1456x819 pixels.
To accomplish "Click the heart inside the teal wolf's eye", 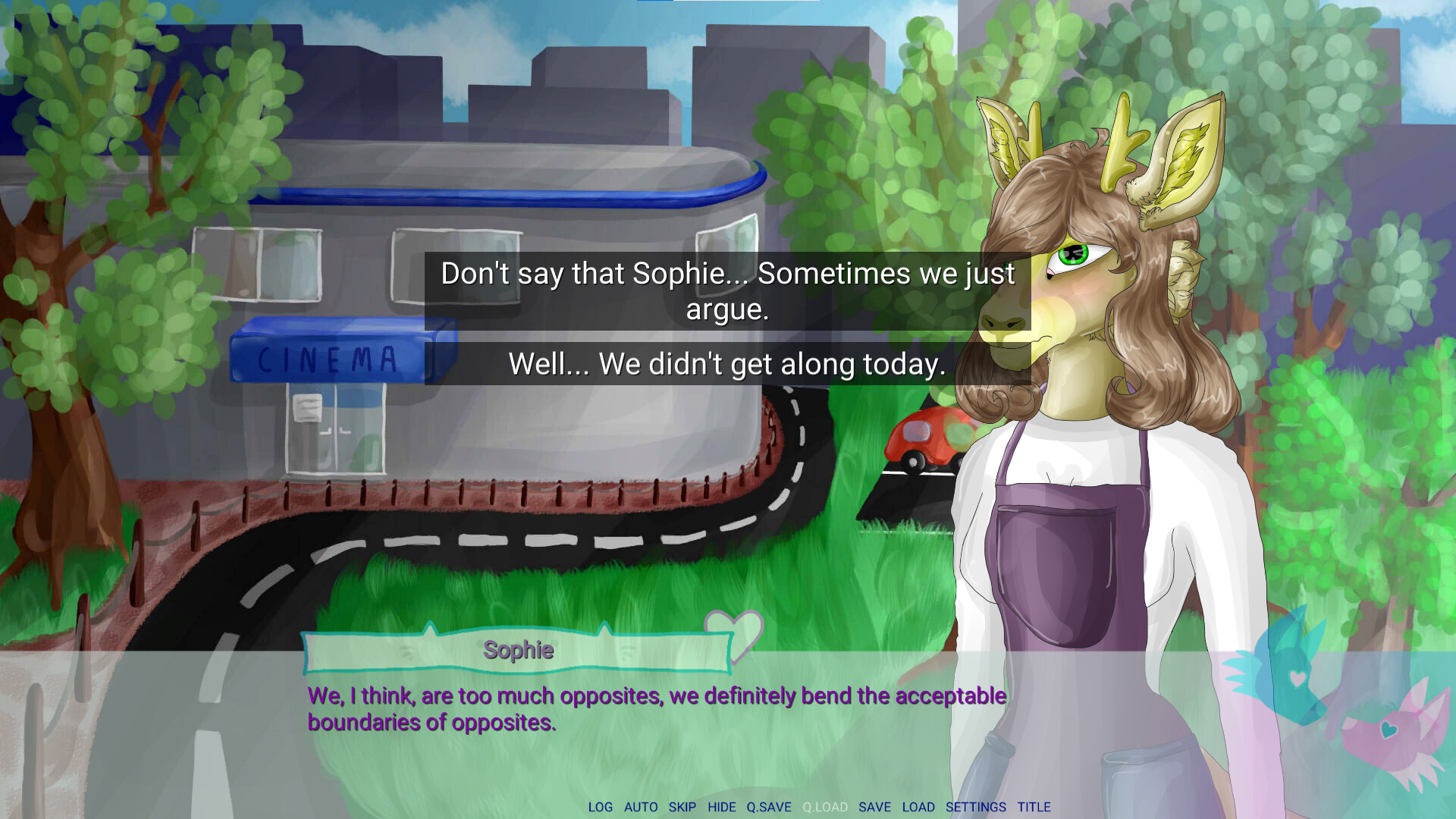I will click(1297, 677).
